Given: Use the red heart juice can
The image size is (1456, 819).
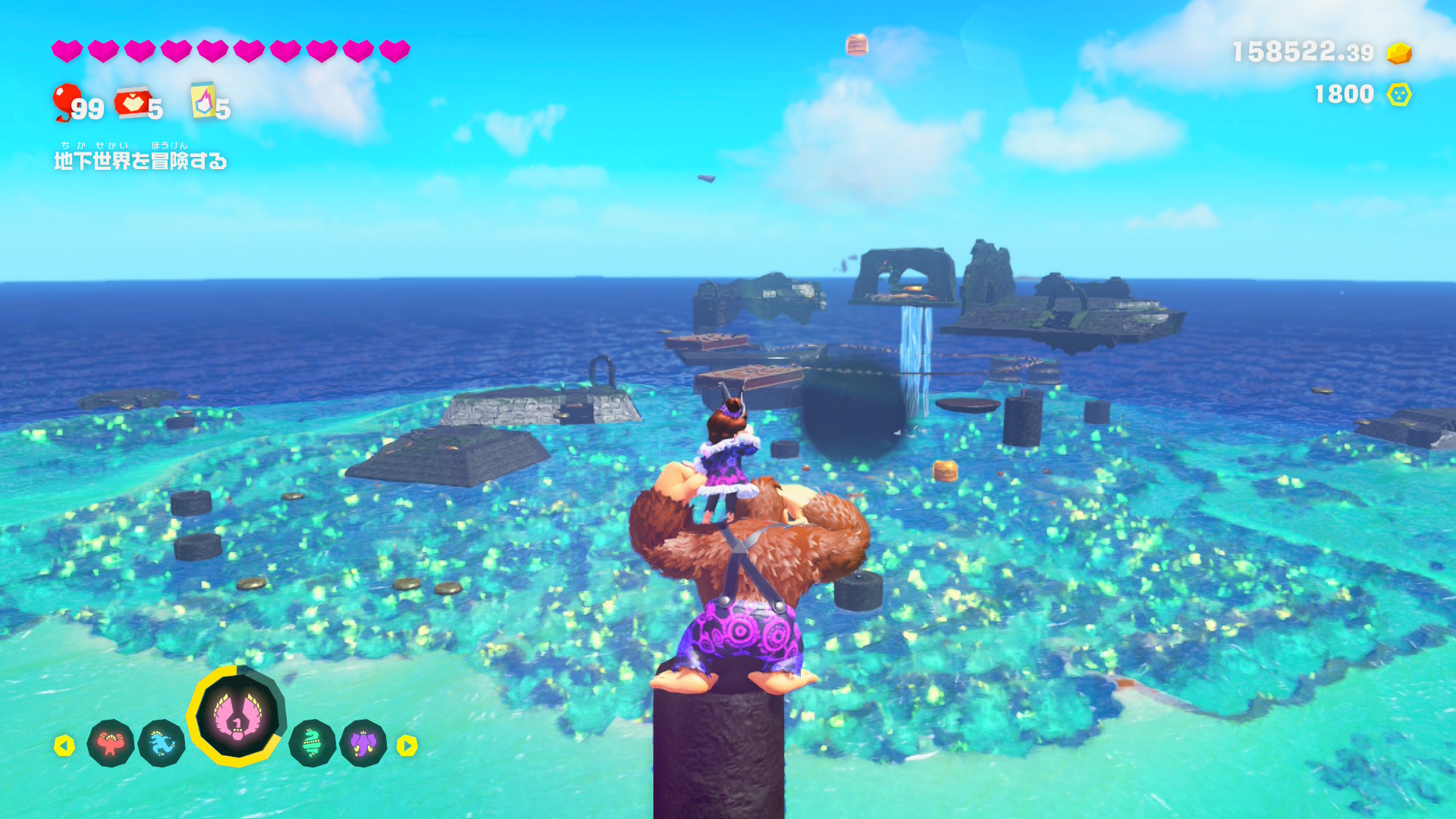Looking at the screenshot, I should (133, 103).
